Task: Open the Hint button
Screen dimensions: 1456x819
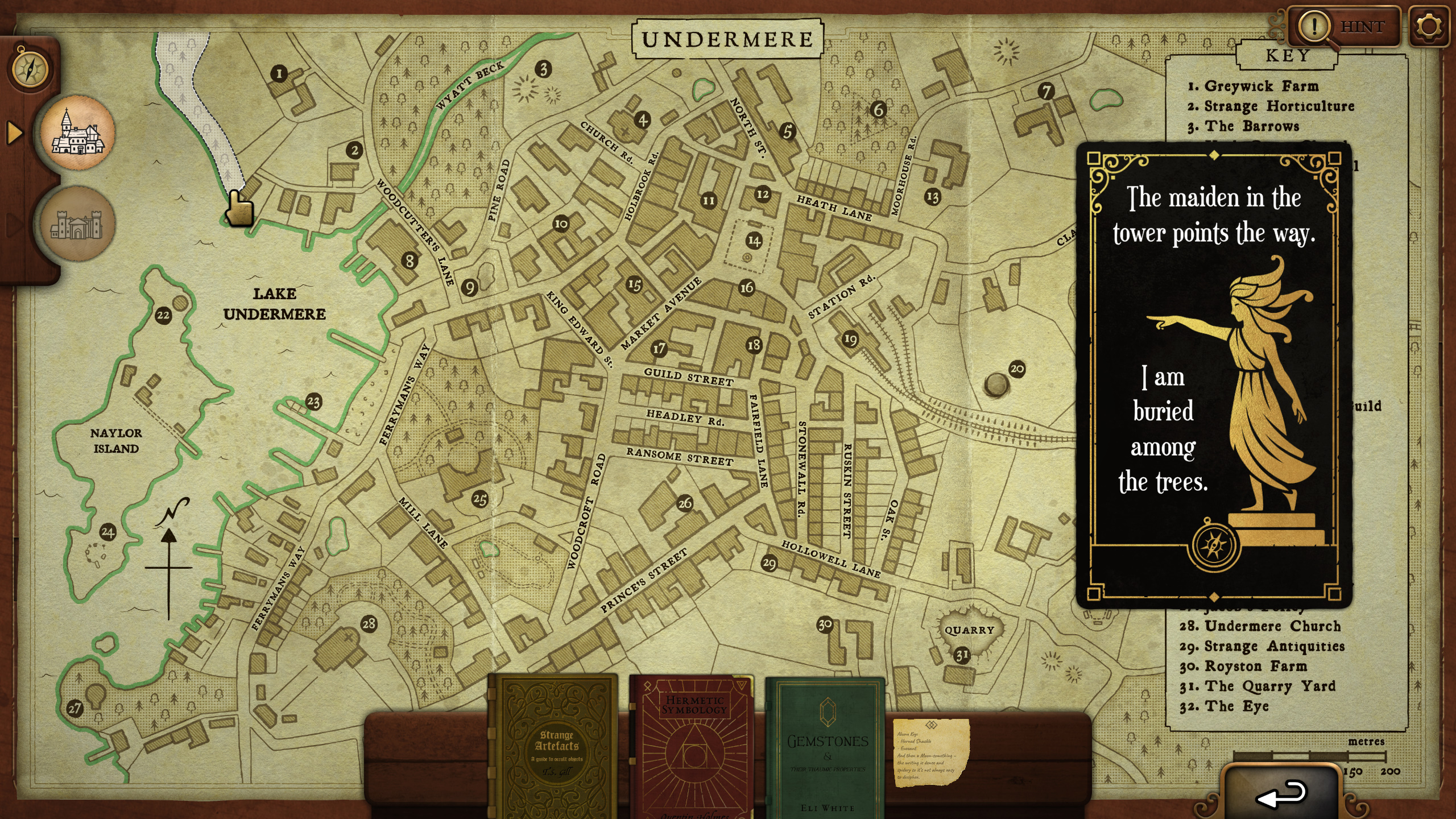Action: (1343, 27)
